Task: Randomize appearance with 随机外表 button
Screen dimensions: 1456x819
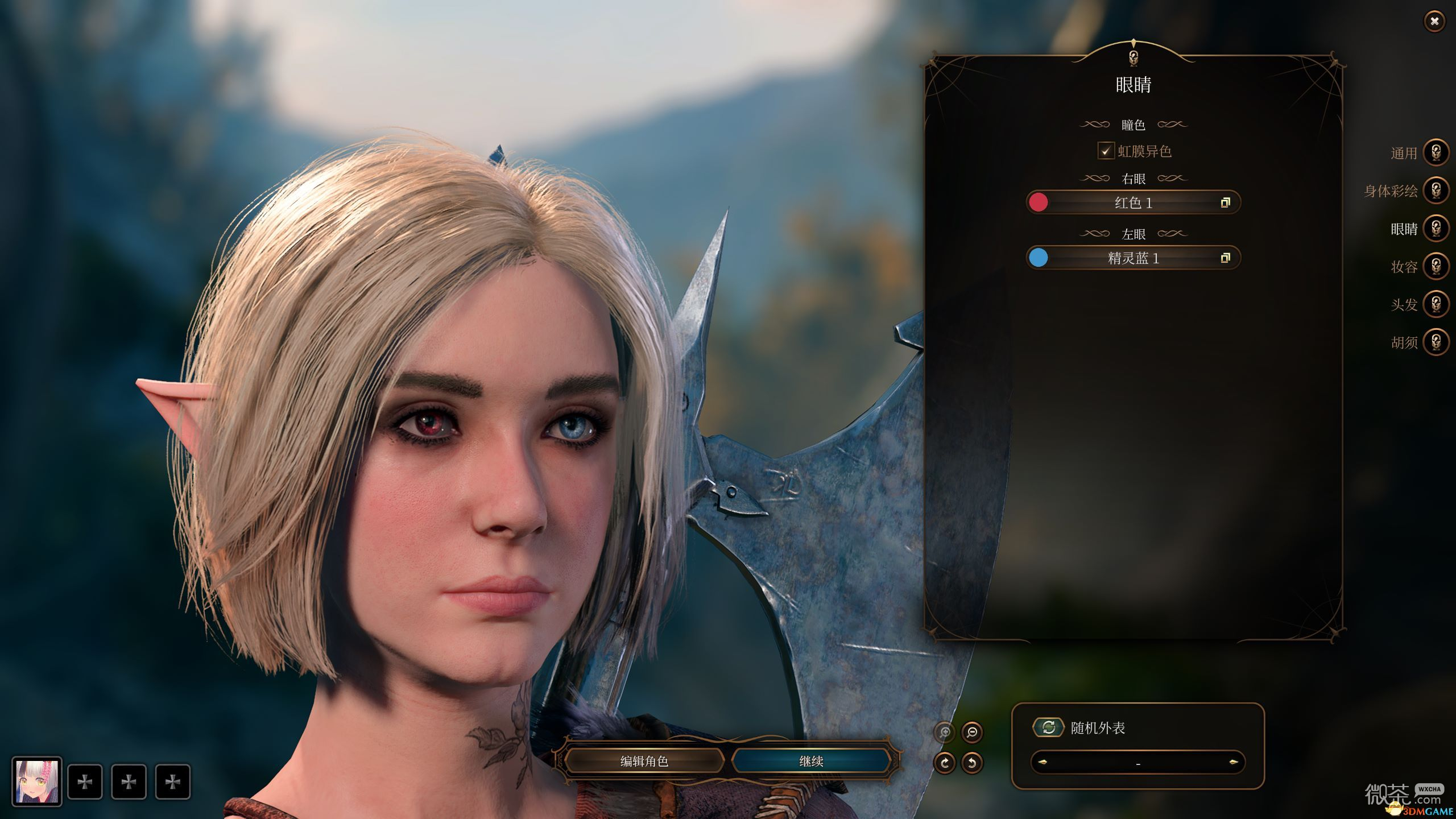Action: (x=1048, y=727)
